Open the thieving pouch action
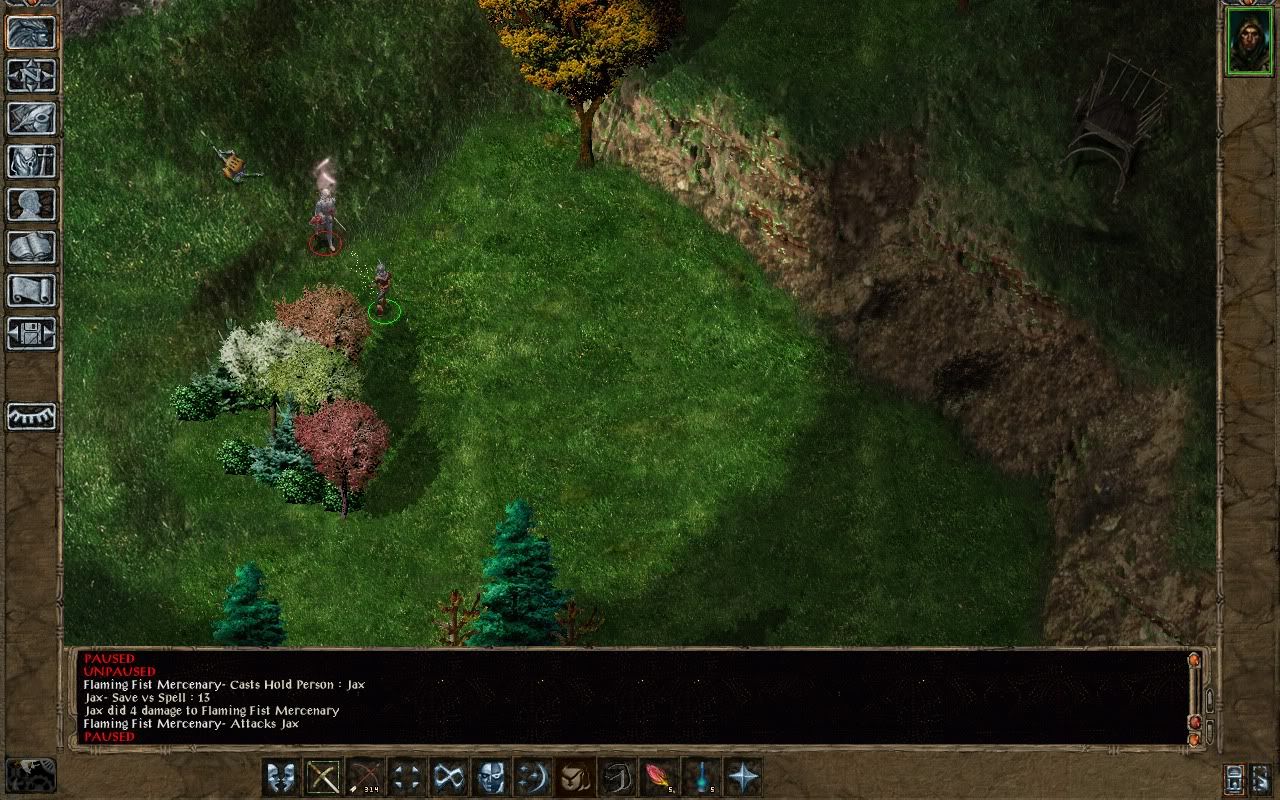 click(575, 777)
